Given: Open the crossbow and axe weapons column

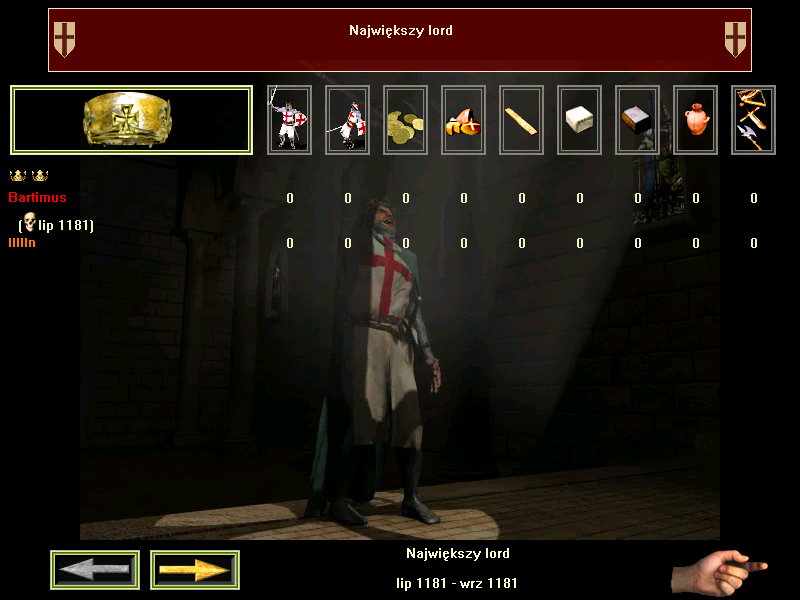Looking at the screenshot, I should coord(753,120).
